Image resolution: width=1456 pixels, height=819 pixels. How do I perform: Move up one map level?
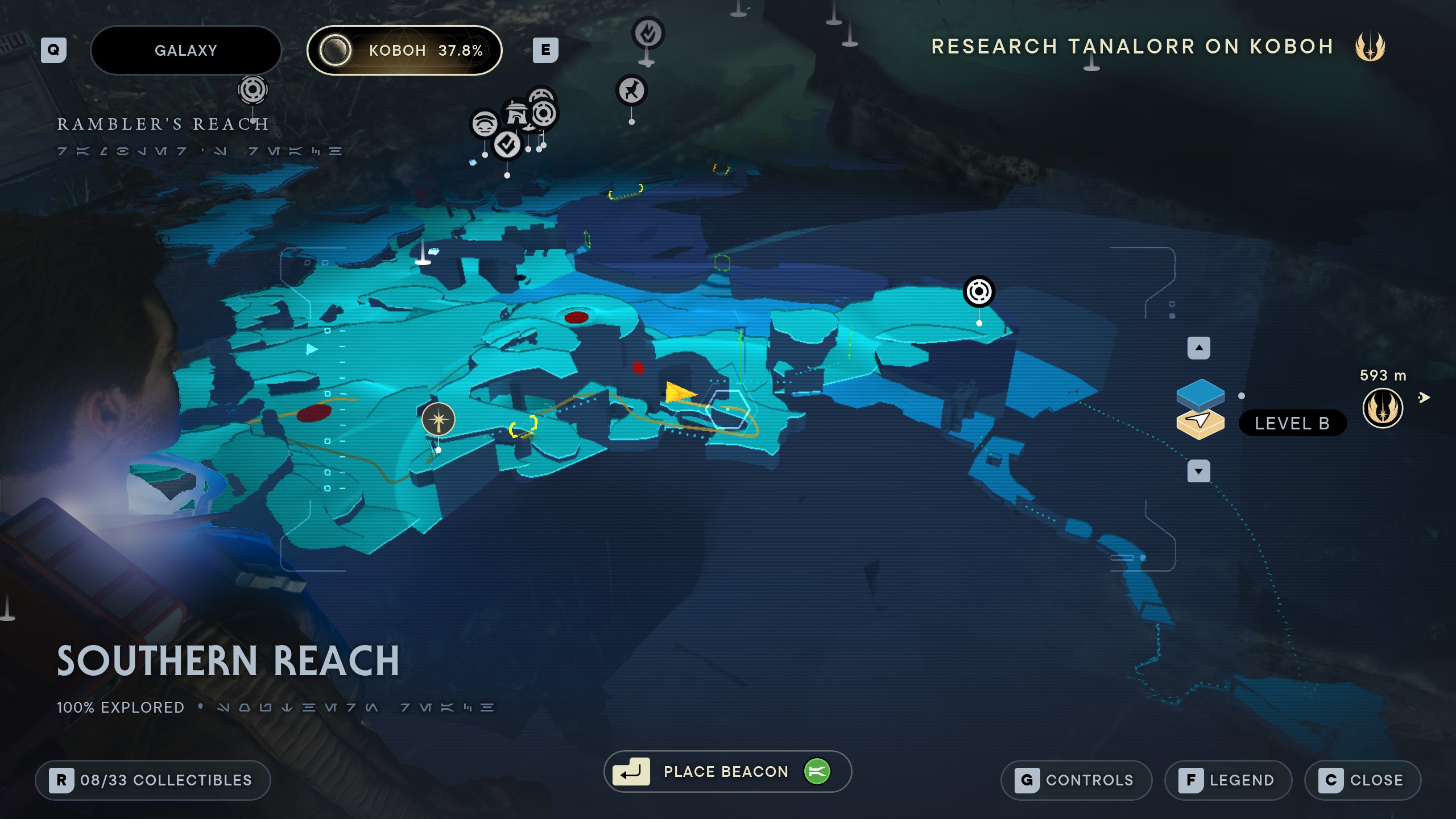click(1198, 348)
